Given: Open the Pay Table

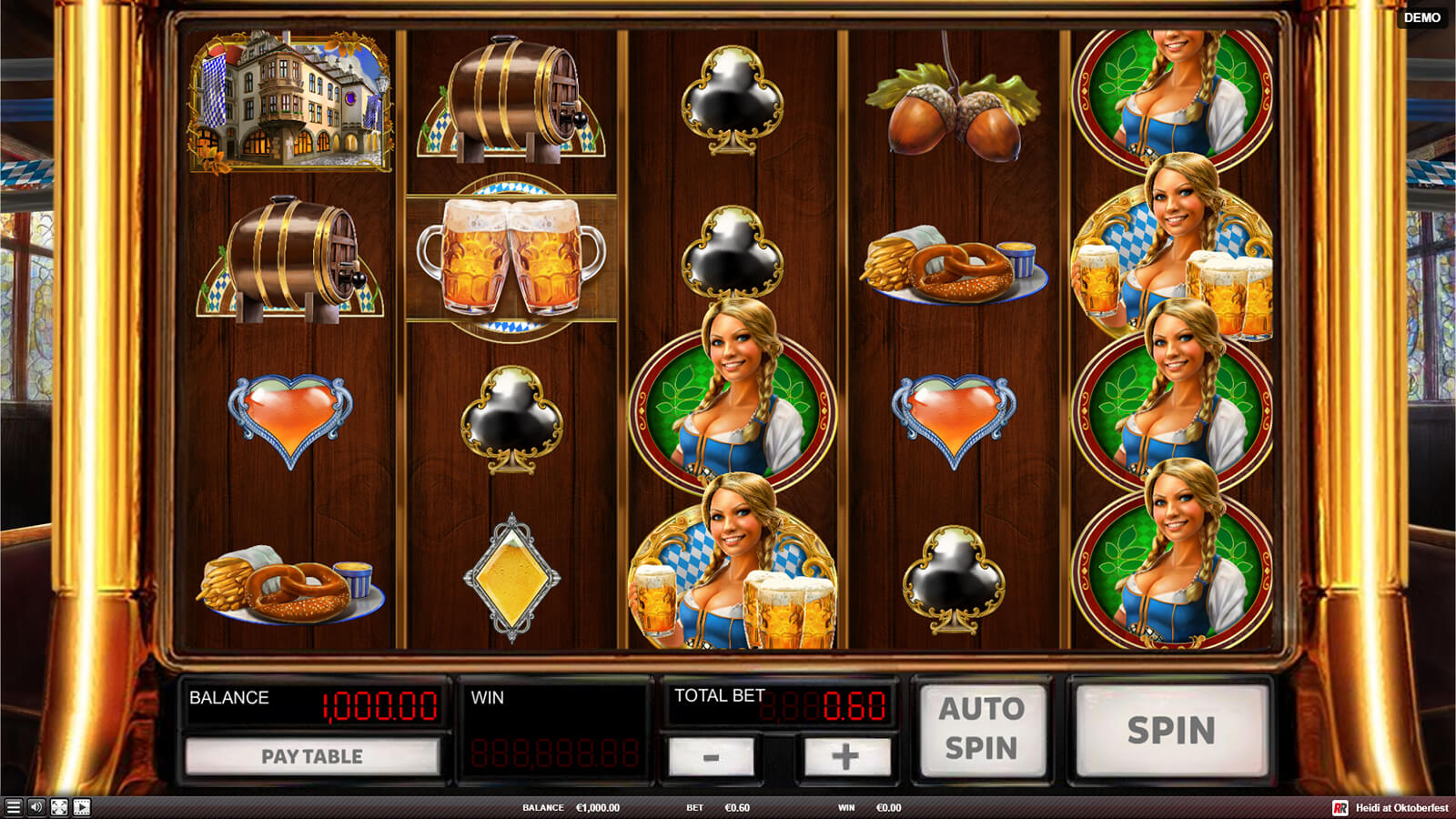Looking at the screenshot, I should point(312,756).
